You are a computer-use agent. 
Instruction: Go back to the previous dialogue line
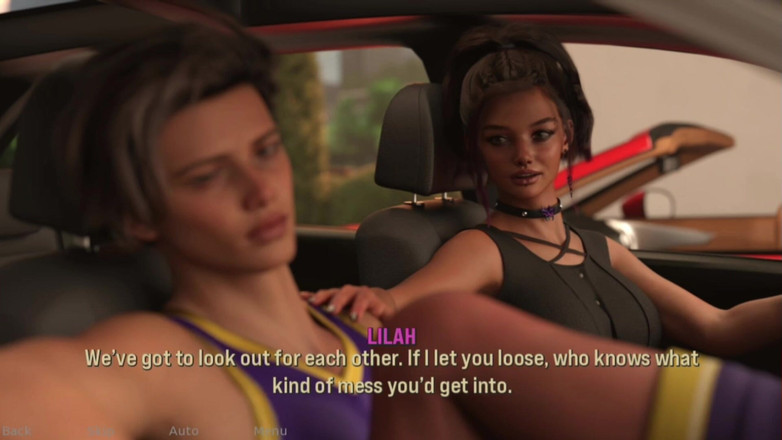pyautogui.click(x=17, y=431)
